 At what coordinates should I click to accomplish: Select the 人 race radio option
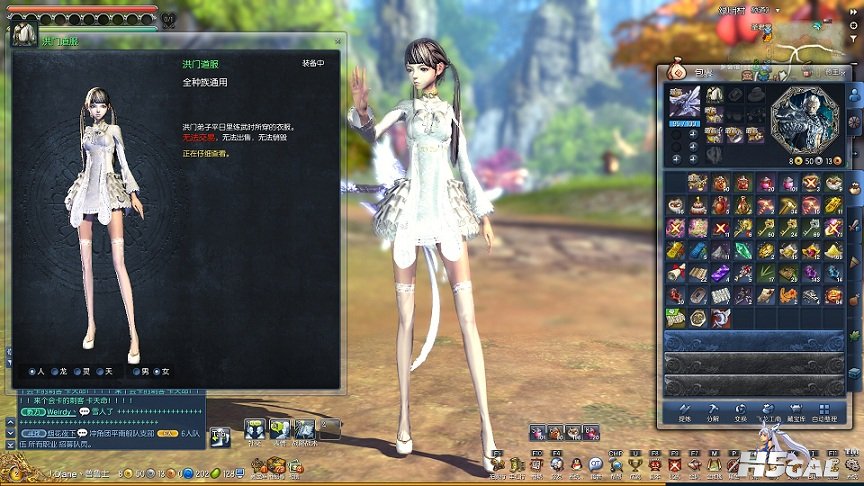click(x=32, y=371)
